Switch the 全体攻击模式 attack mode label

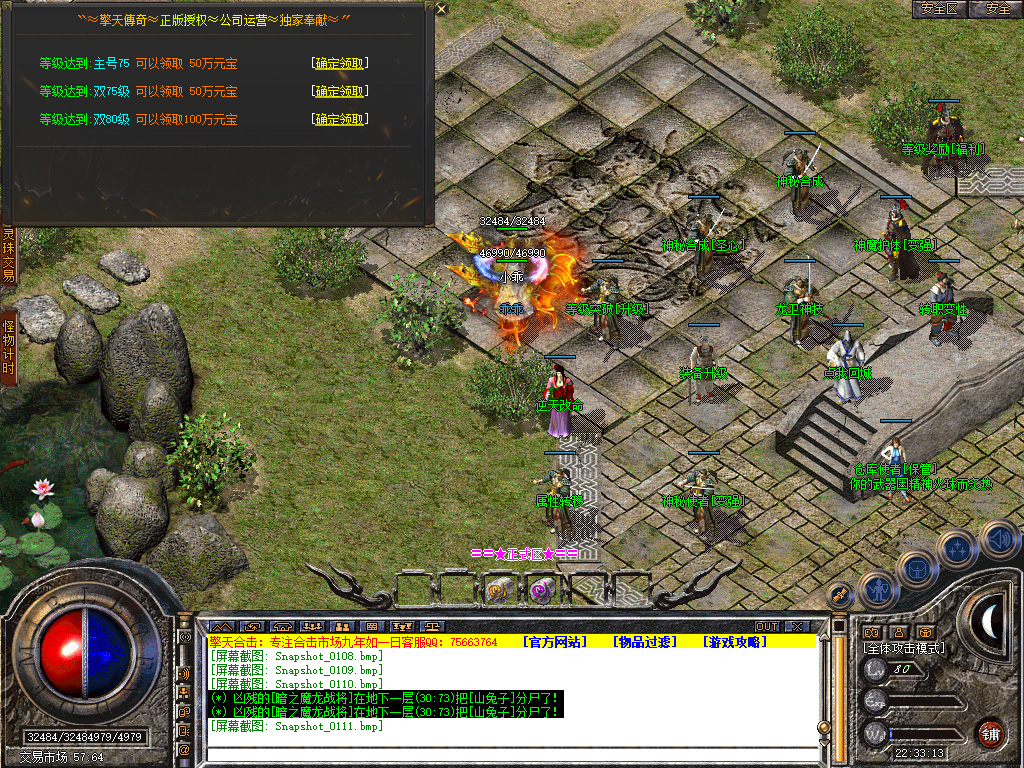902,648
